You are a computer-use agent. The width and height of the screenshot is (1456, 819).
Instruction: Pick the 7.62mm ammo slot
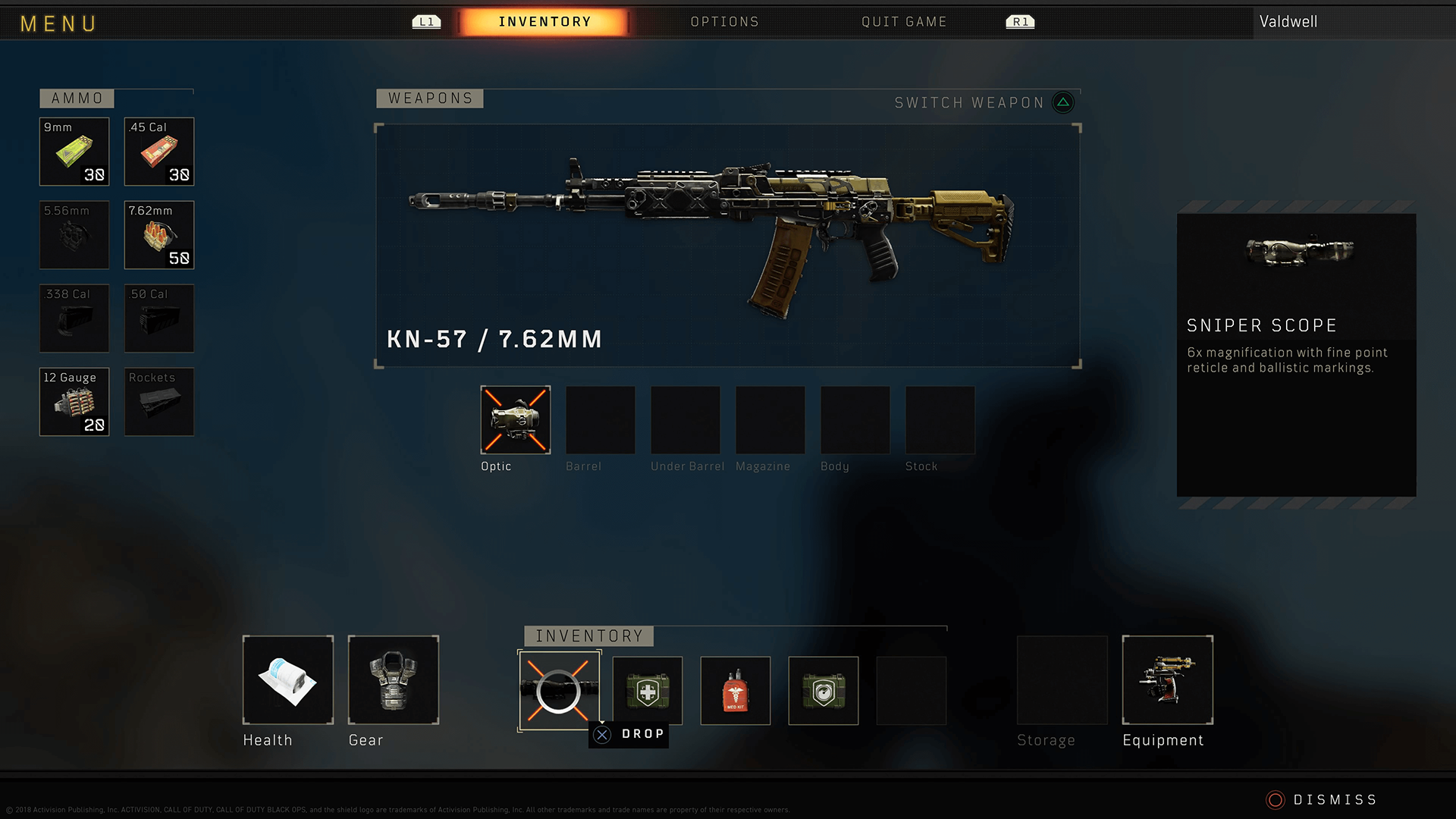click(x=159, y=235)
